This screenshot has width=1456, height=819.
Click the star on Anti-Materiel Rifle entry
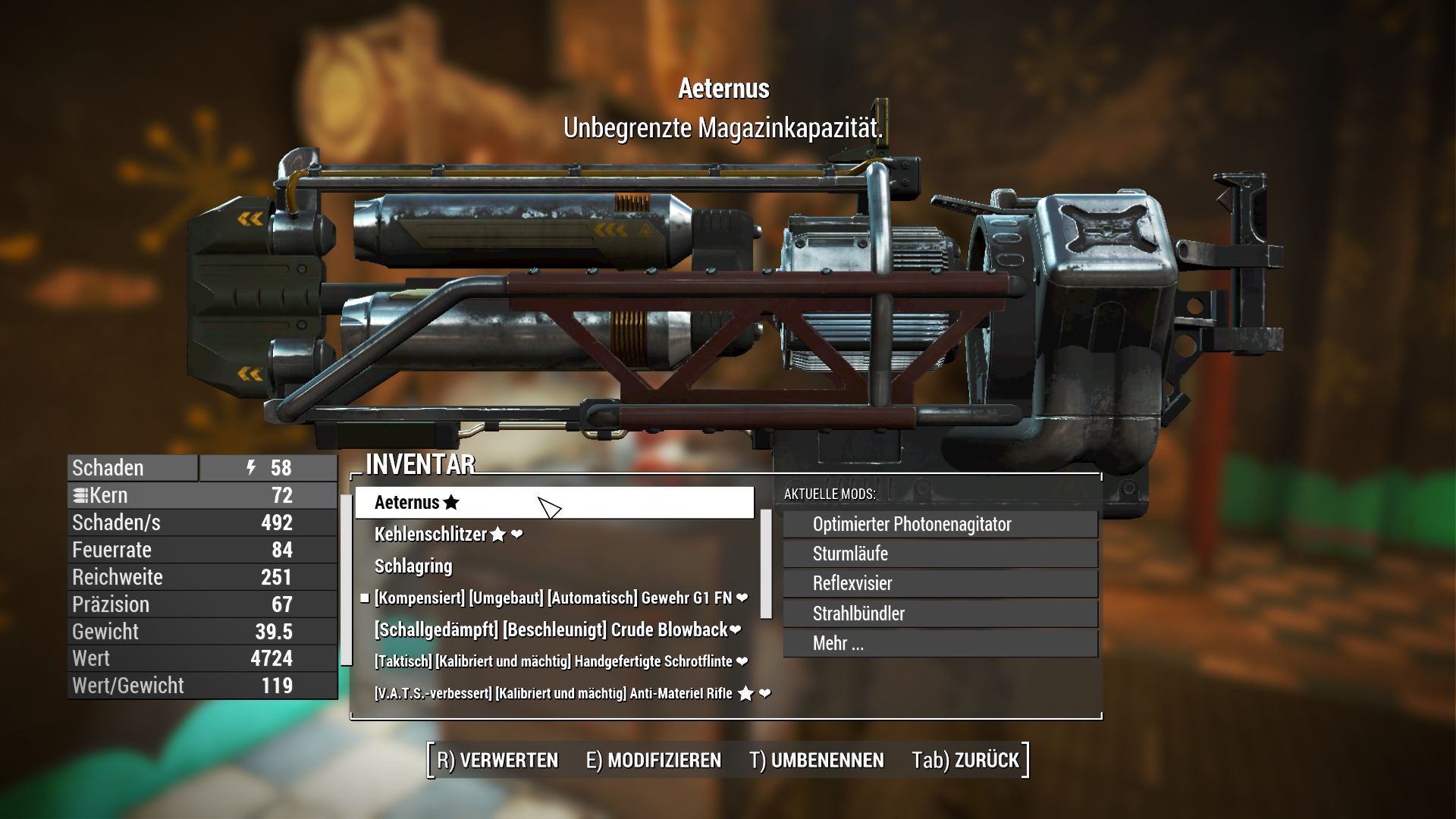click(746, 692)
